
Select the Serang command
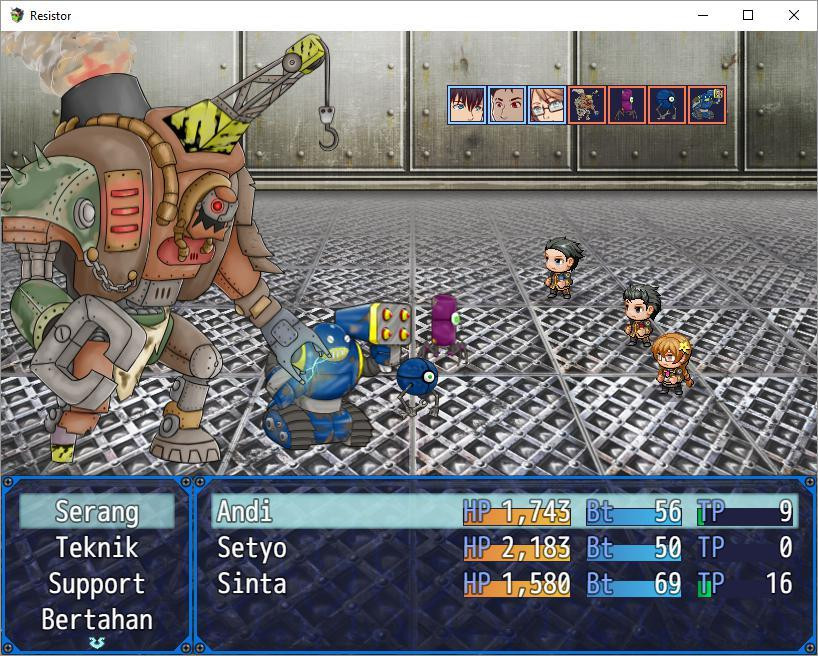pos(96,512)
